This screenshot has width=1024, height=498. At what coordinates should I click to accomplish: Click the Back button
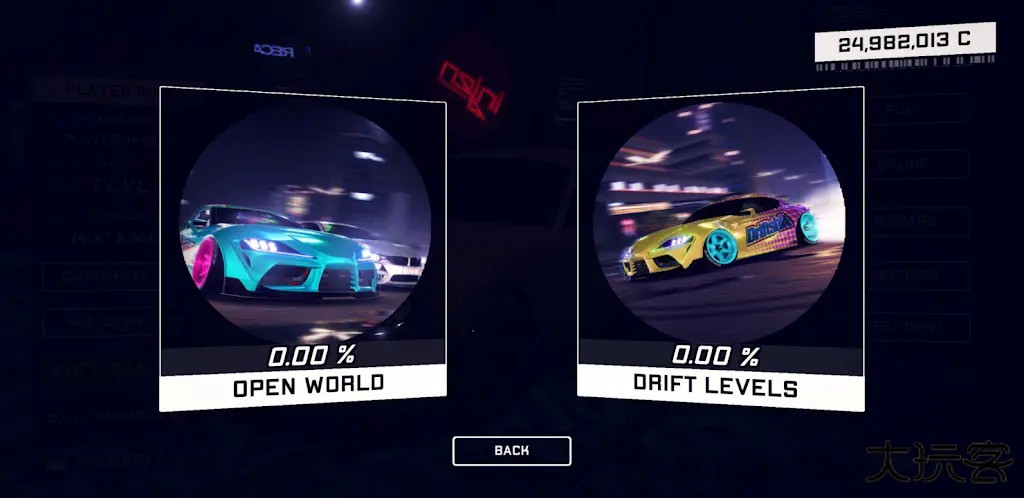511,451
